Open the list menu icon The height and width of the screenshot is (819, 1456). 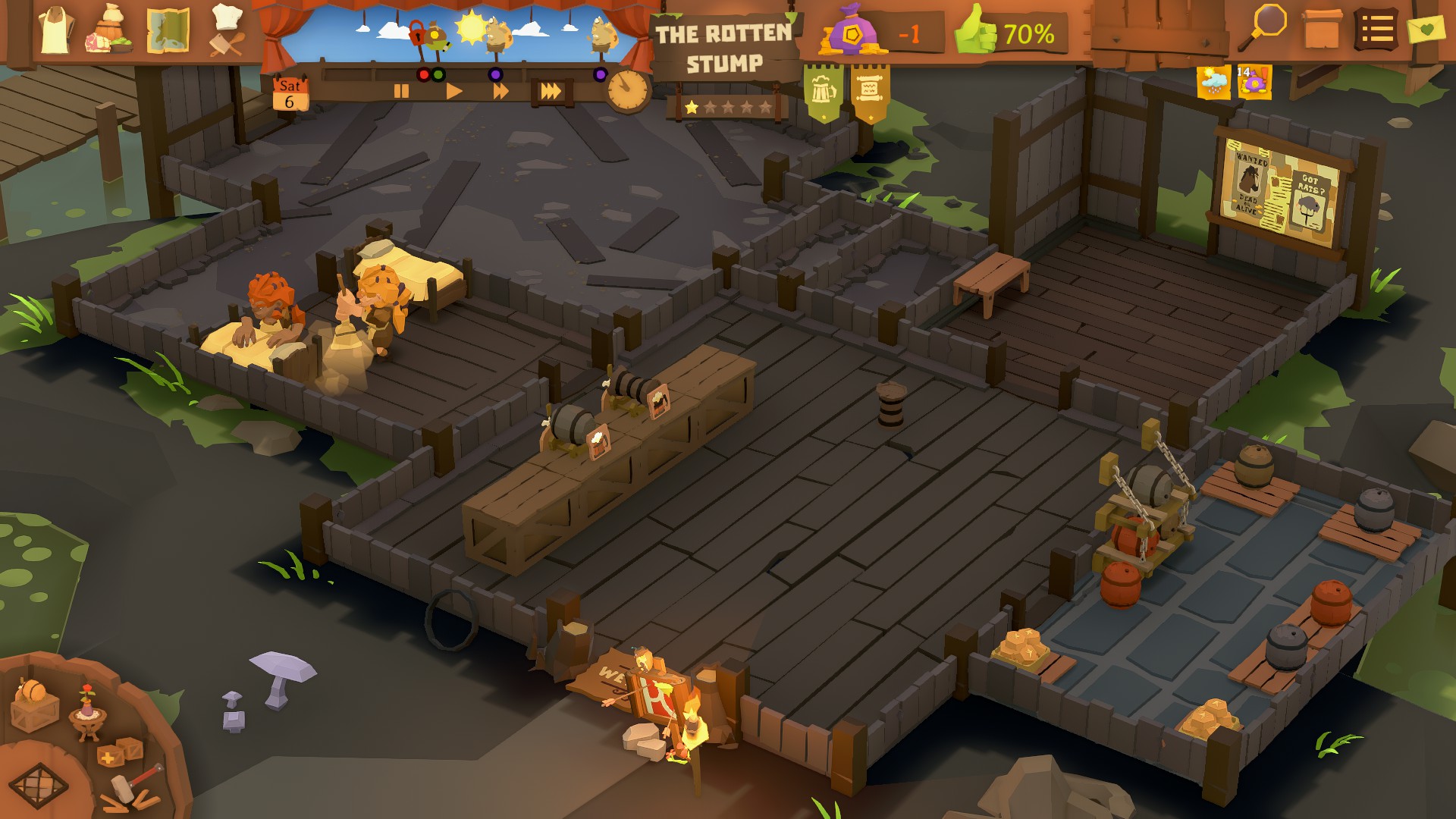[x=1376, y=30]
